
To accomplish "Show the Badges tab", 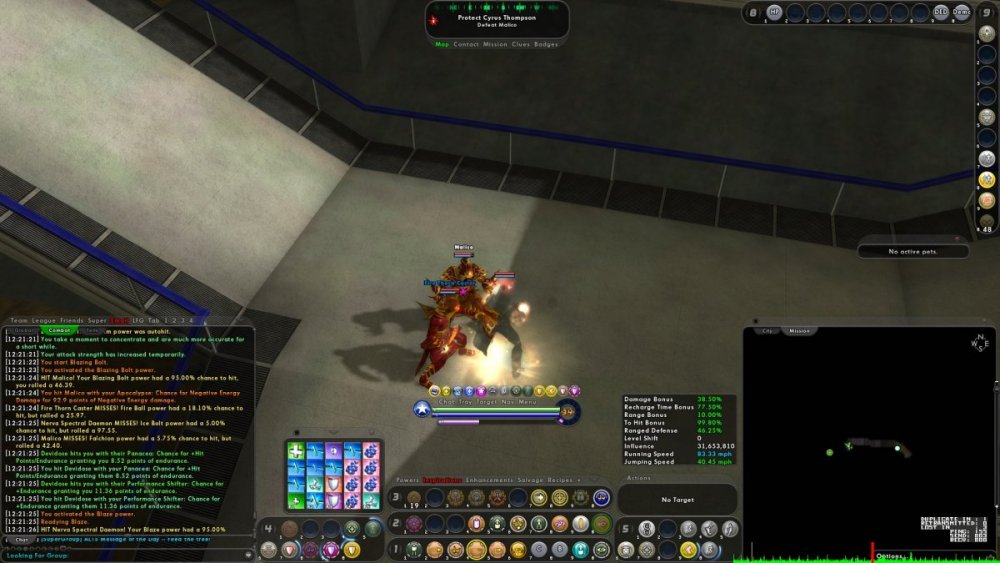I will (x=546, y=44).
